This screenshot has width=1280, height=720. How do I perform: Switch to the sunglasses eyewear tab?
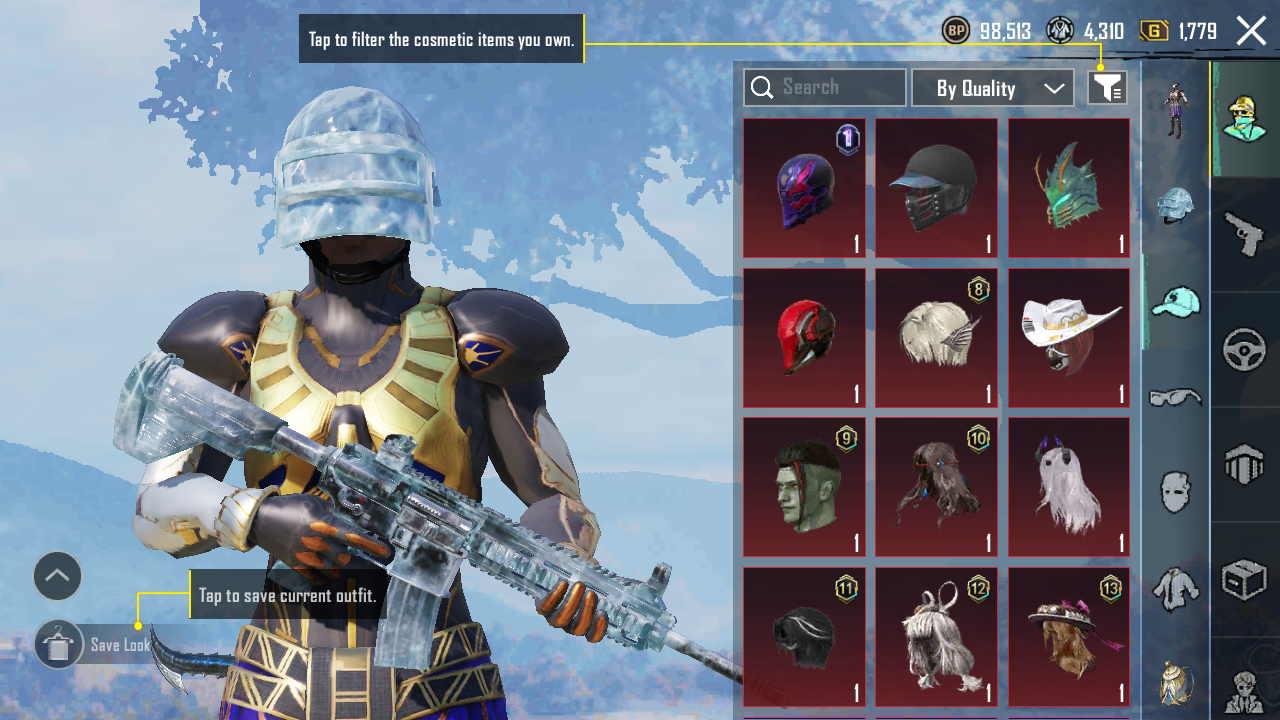[1175, 397]
